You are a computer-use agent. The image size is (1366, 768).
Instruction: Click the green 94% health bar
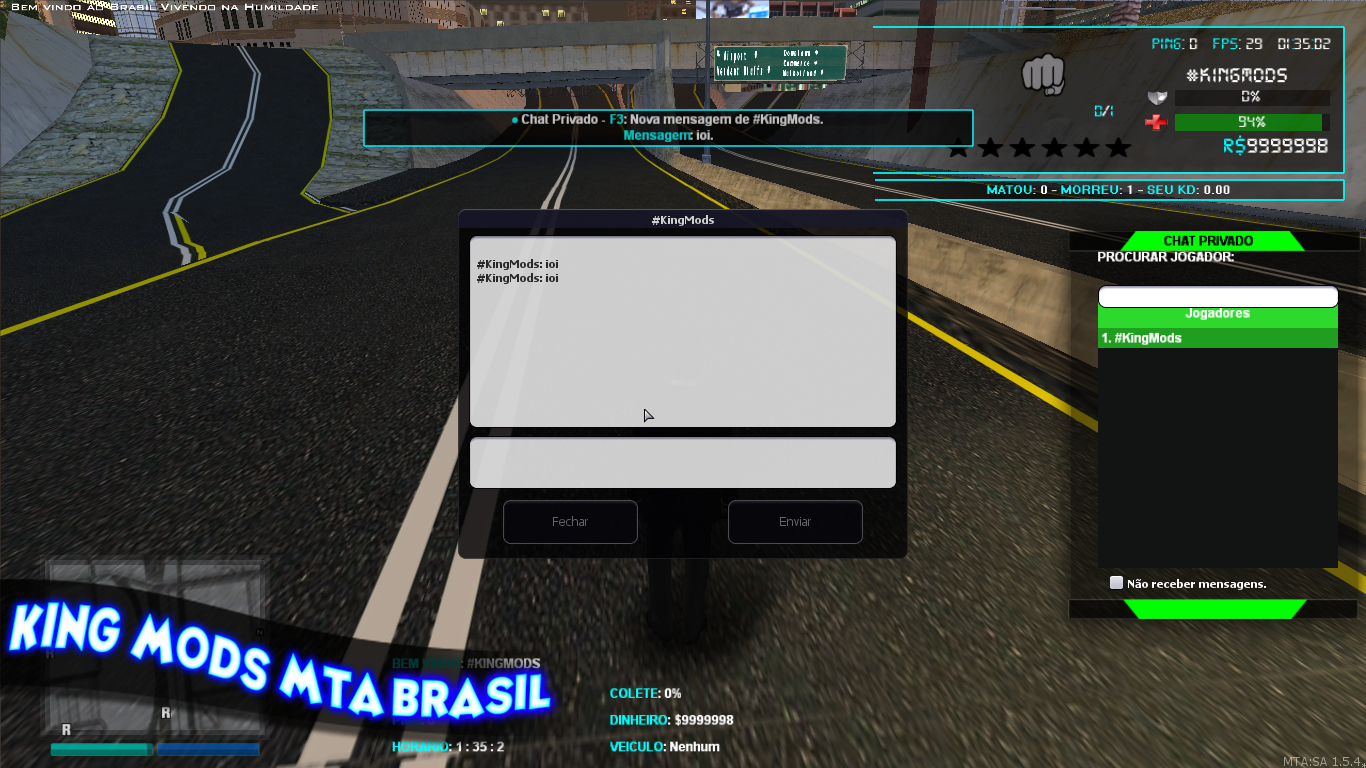(x=1251, y=121)
